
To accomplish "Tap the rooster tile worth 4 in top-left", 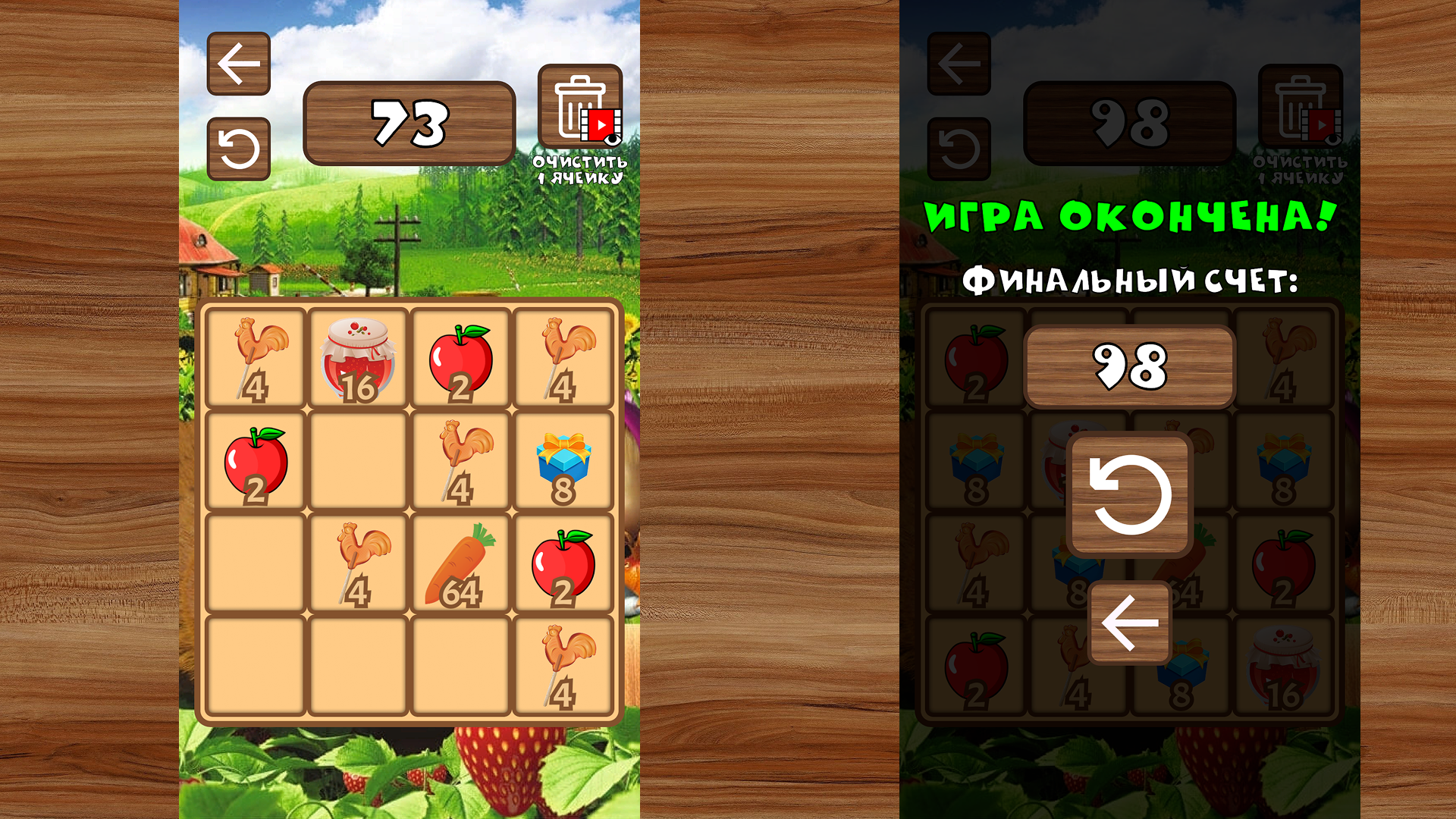I will 256,356.
